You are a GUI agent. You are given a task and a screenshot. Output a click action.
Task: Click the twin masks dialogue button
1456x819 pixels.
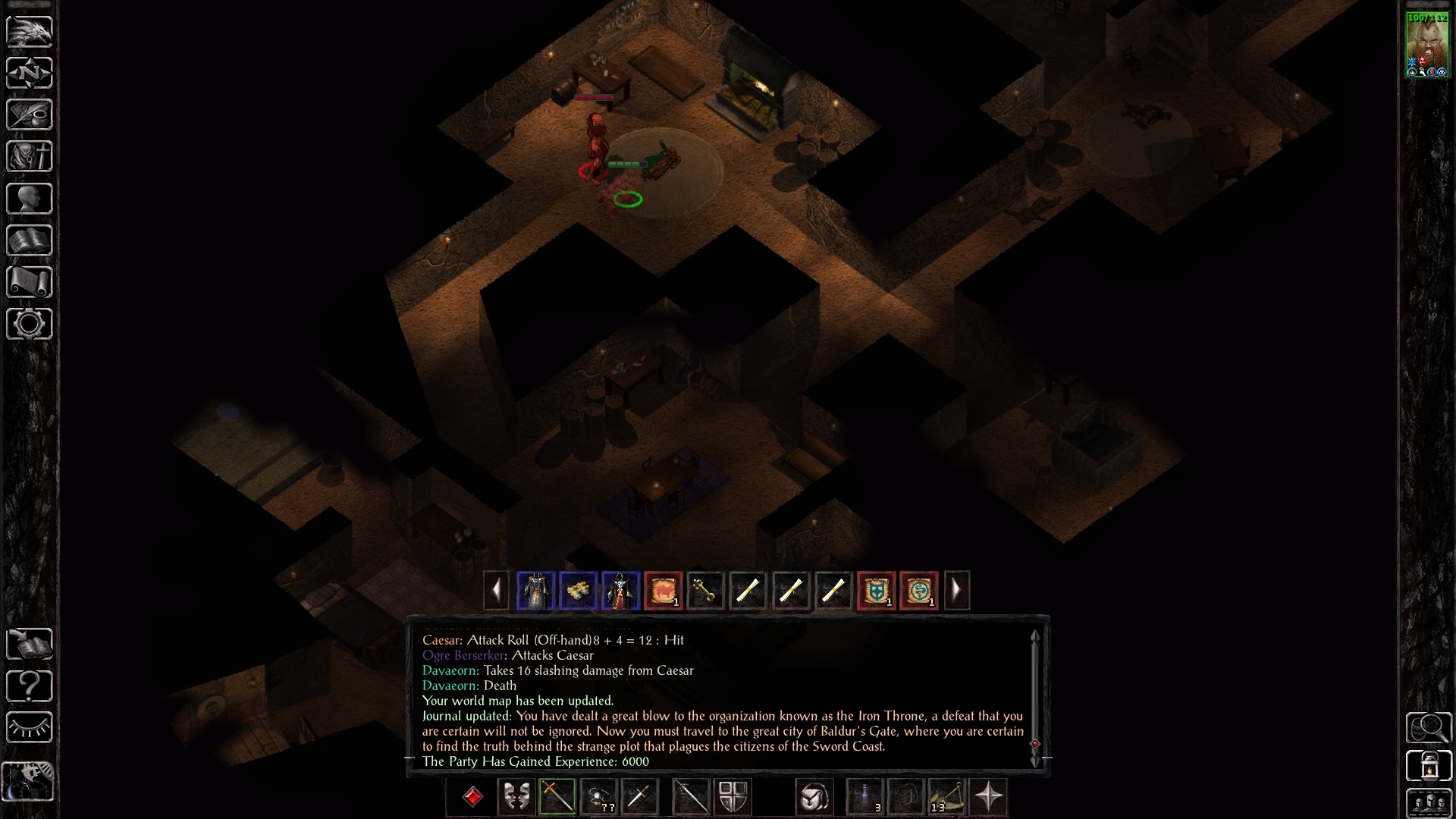pyautogui.click(x=516, y=797)
